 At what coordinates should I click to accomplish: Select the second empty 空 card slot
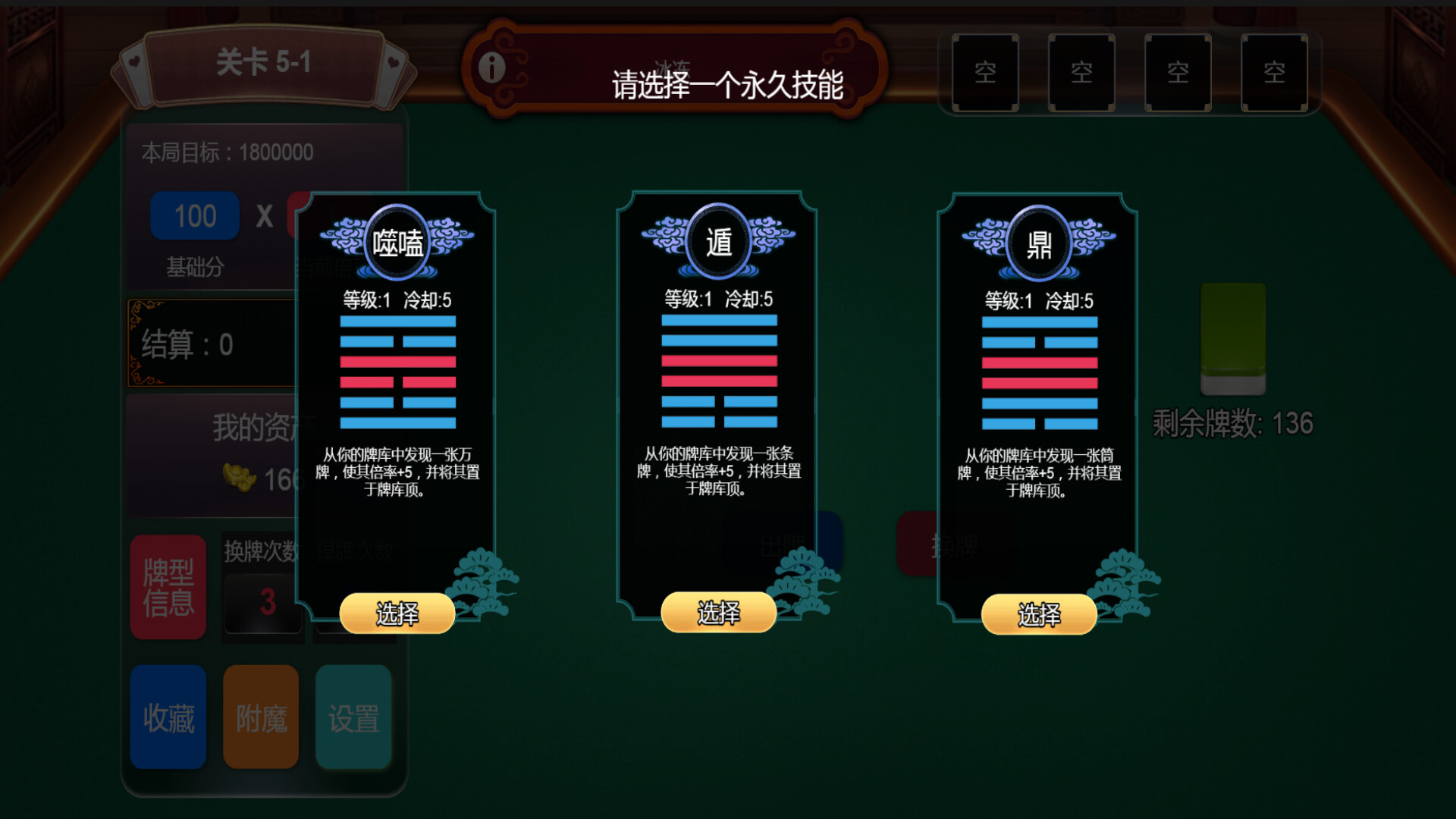[x=1081, y=73]
